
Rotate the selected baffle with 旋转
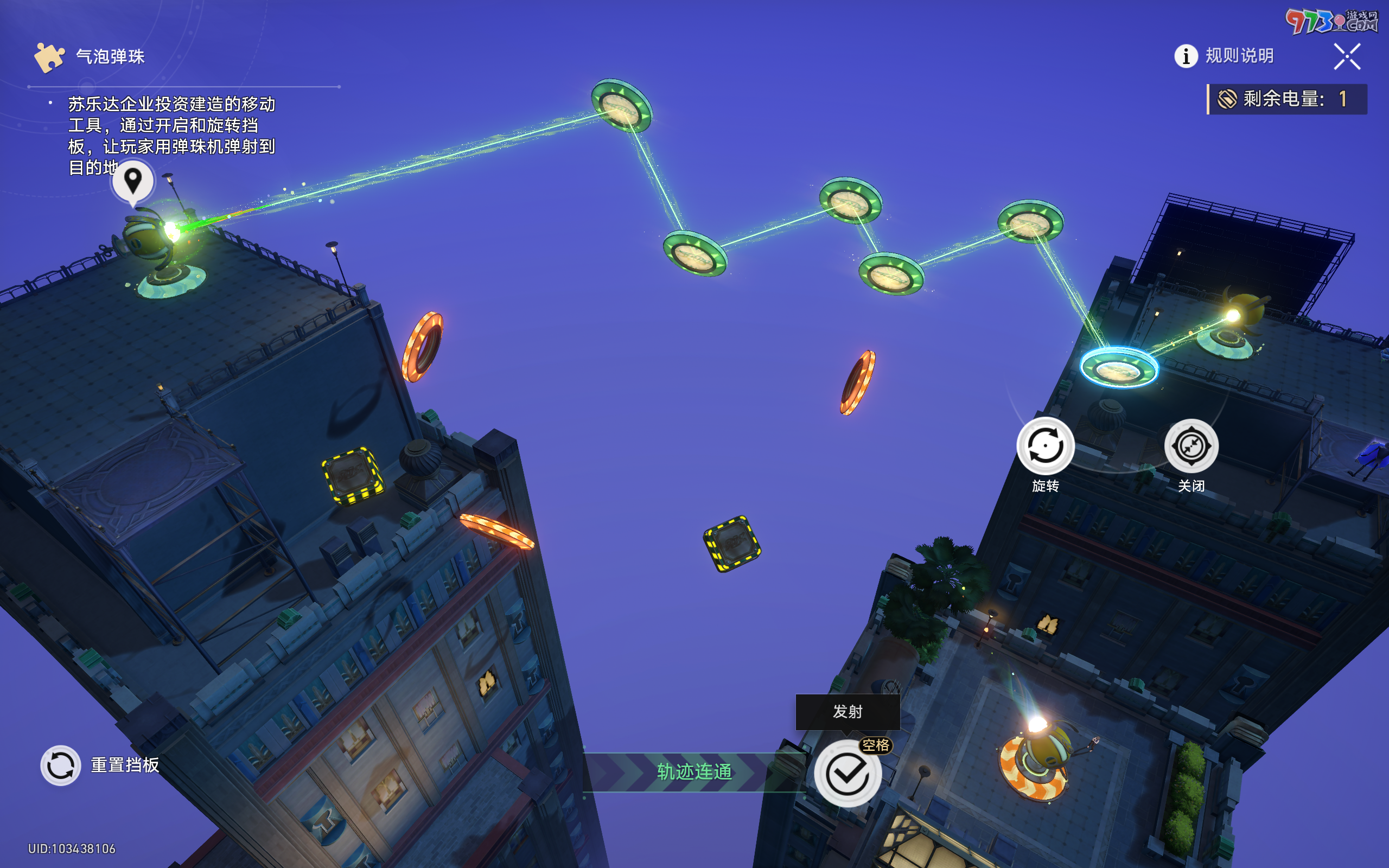pos(1045,446)
